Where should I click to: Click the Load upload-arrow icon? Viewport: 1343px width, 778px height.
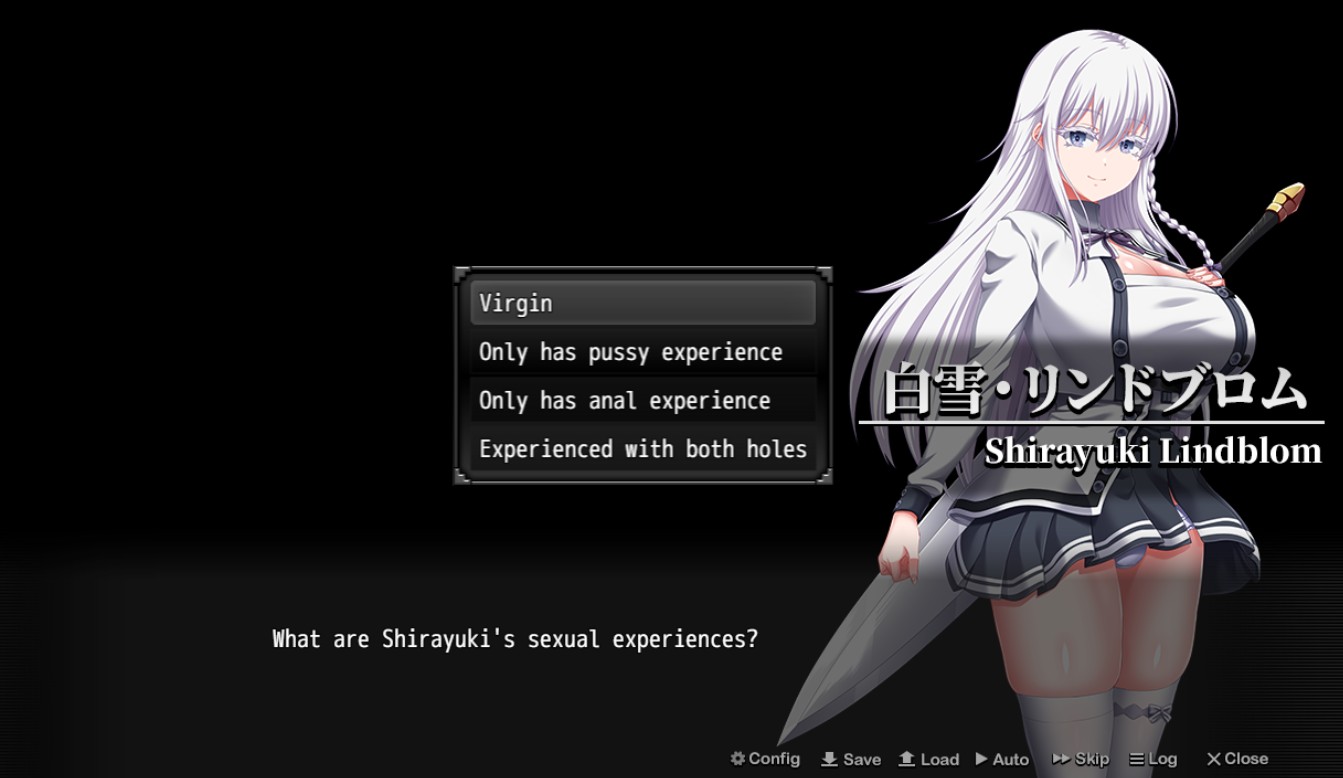(x=907, y=758)
